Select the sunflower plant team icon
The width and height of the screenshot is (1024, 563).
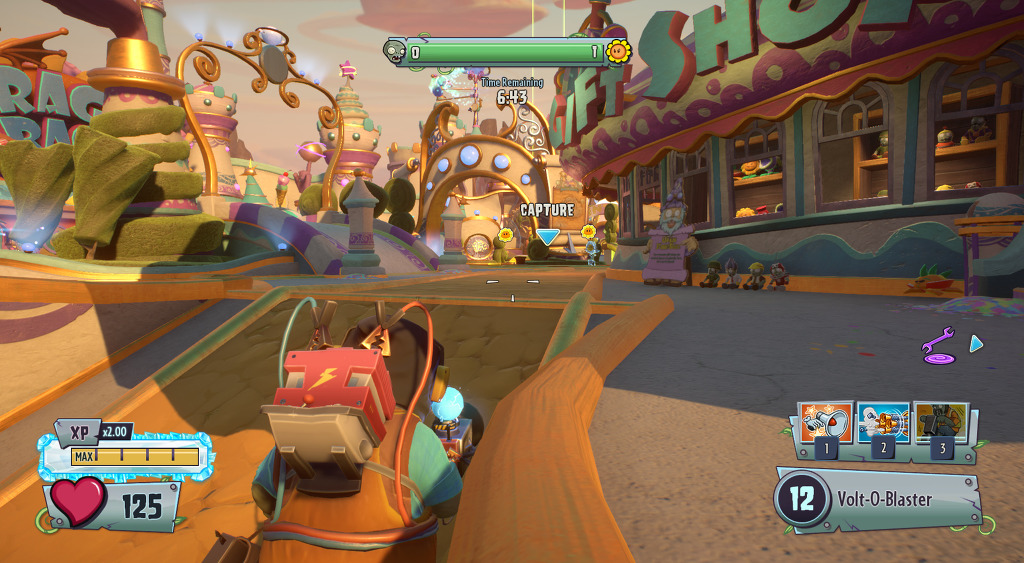619,51
